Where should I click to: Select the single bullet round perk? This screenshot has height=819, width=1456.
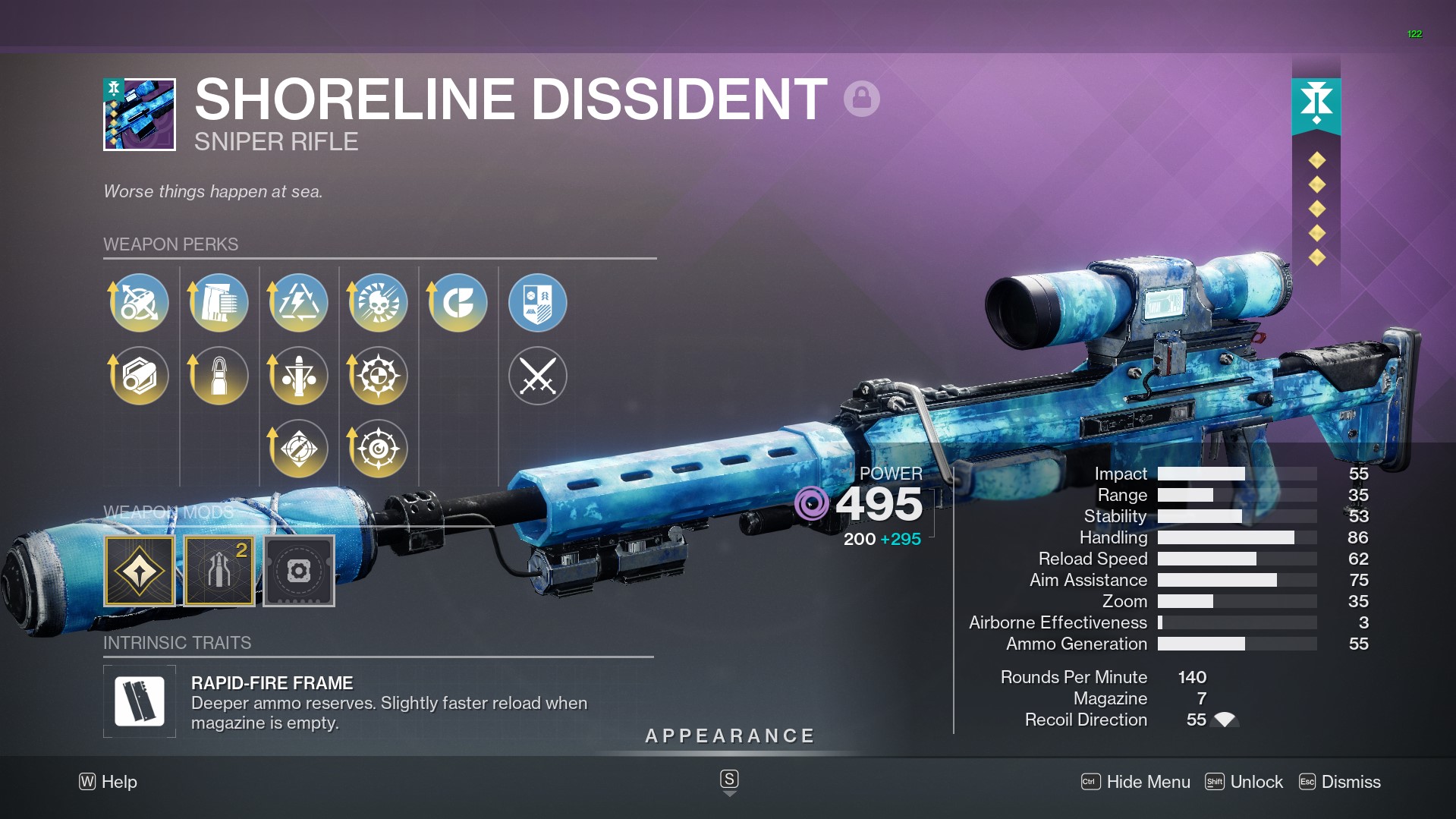click(219, 376)
